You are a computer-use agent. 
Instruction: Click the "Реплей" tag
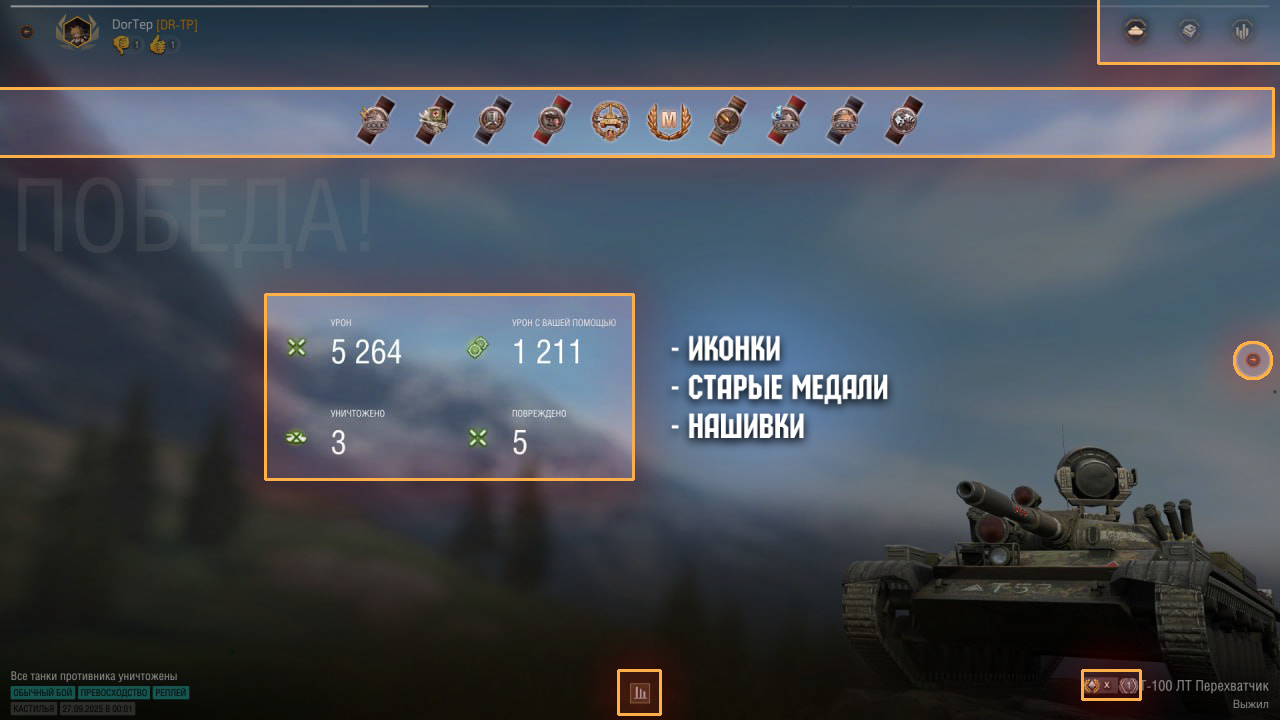(x=171, y=692)
